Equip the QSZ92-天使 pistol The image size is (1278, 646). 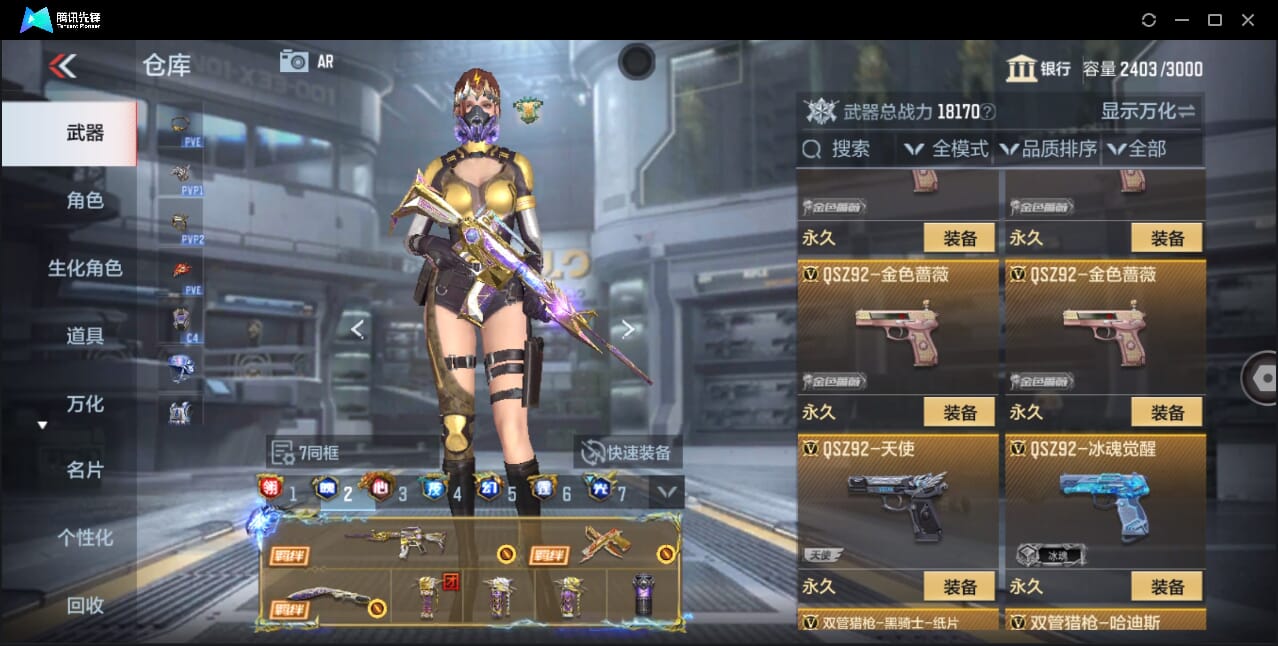coord(958,586)
